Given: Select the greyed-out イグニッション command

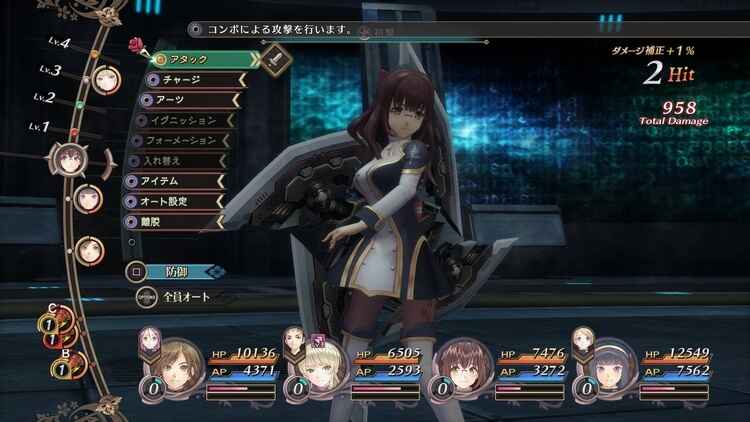Looking at the screenshot, I should (188, 120).
